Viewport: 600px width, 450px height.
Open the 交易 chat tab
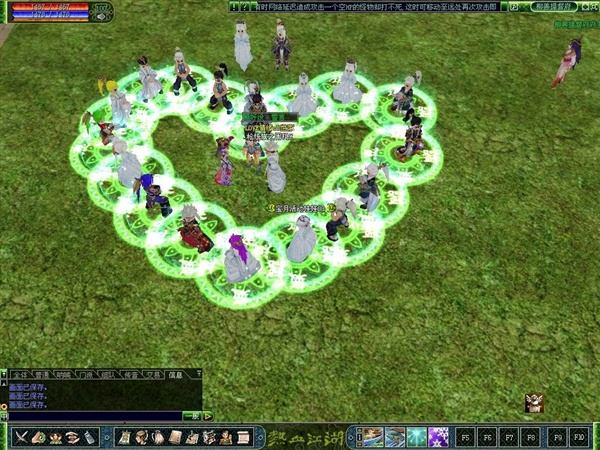(152, 375)
